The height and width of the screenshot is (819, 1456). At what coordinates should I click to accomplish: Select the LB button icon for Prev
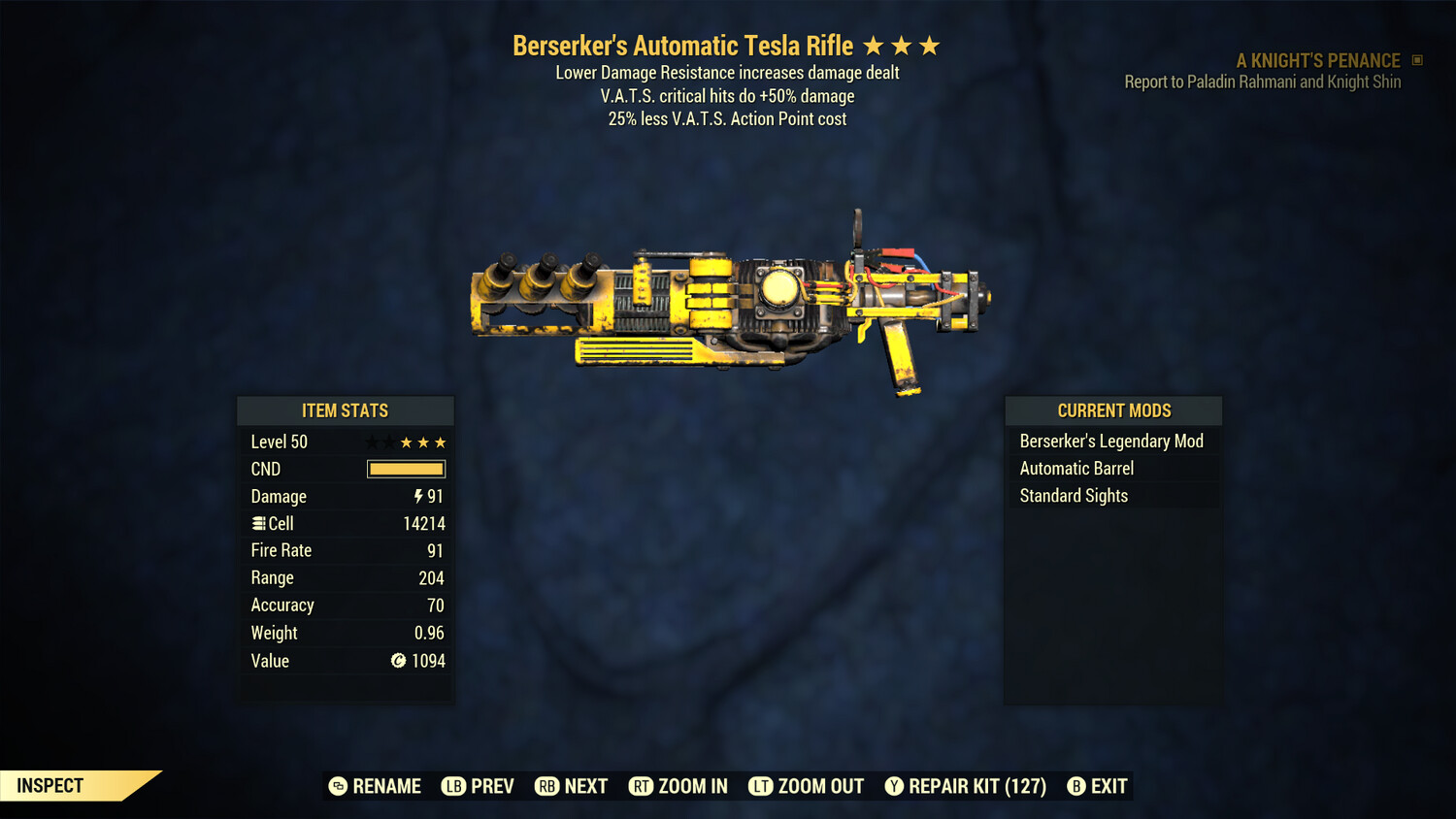point(452,786)
